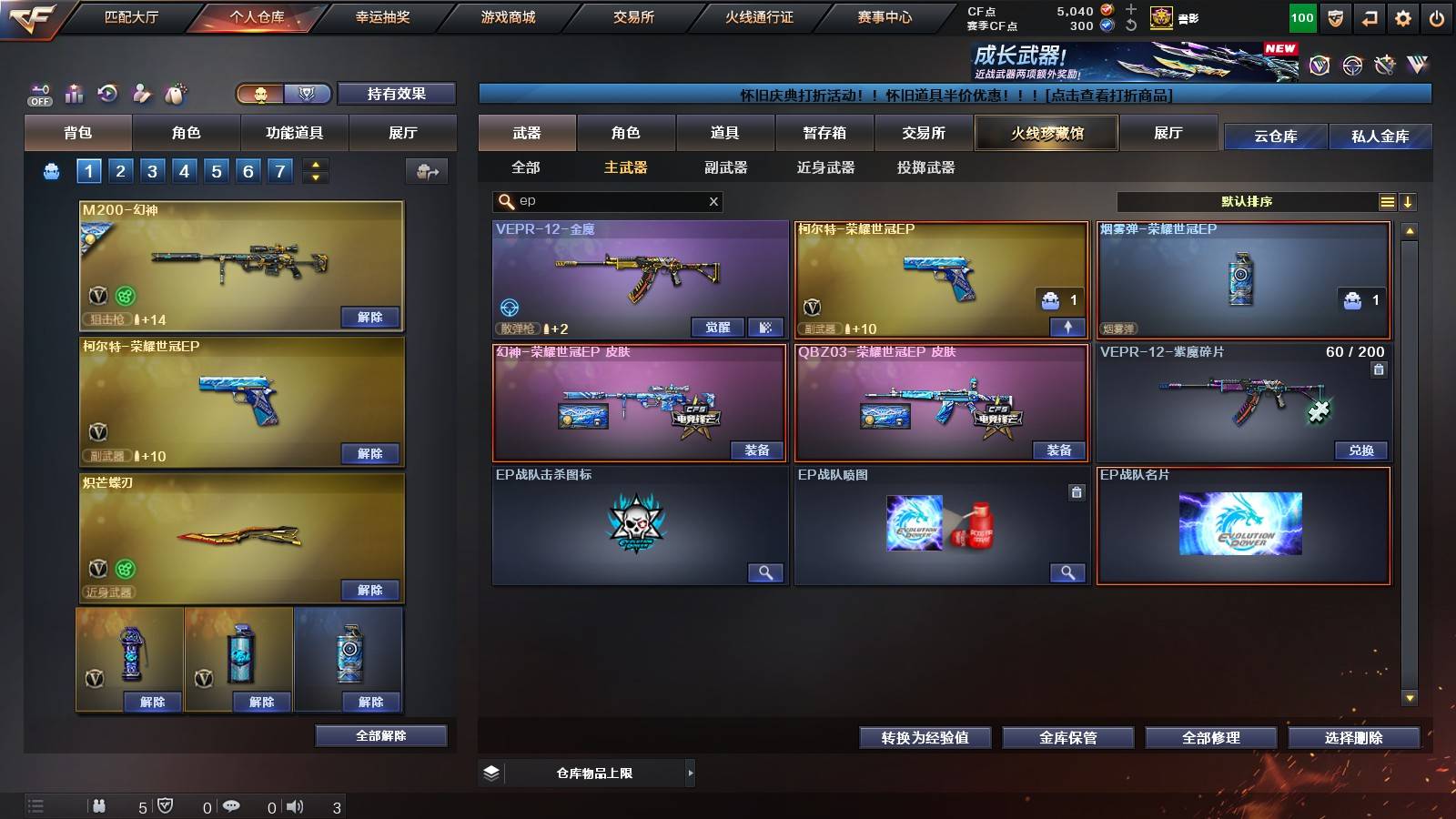
Task: Expand 仓库物品上限 at bottom of panel
Action: pyautogui.click(x=689, y=772)
